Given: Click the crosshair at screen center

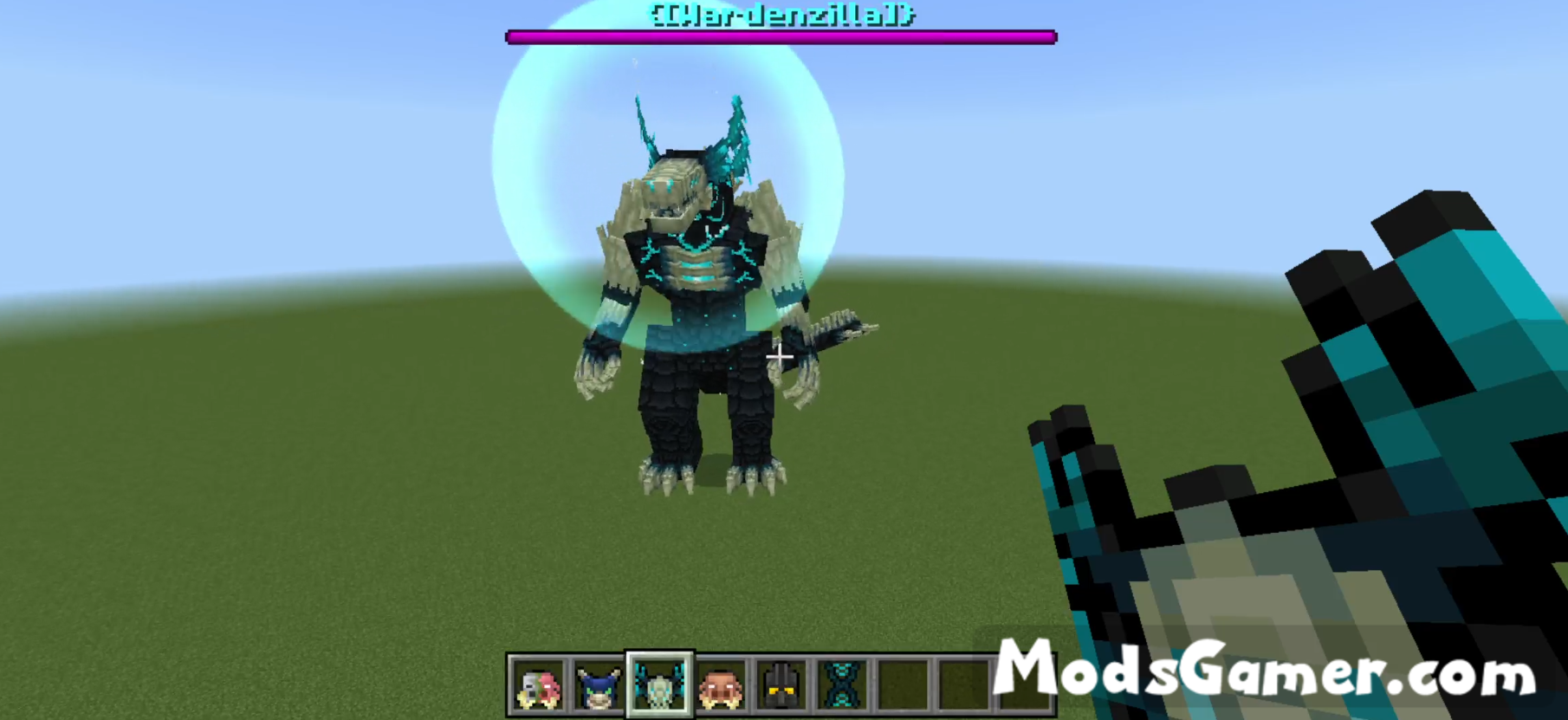Looking at the screenshot, I should click(781, 356).
